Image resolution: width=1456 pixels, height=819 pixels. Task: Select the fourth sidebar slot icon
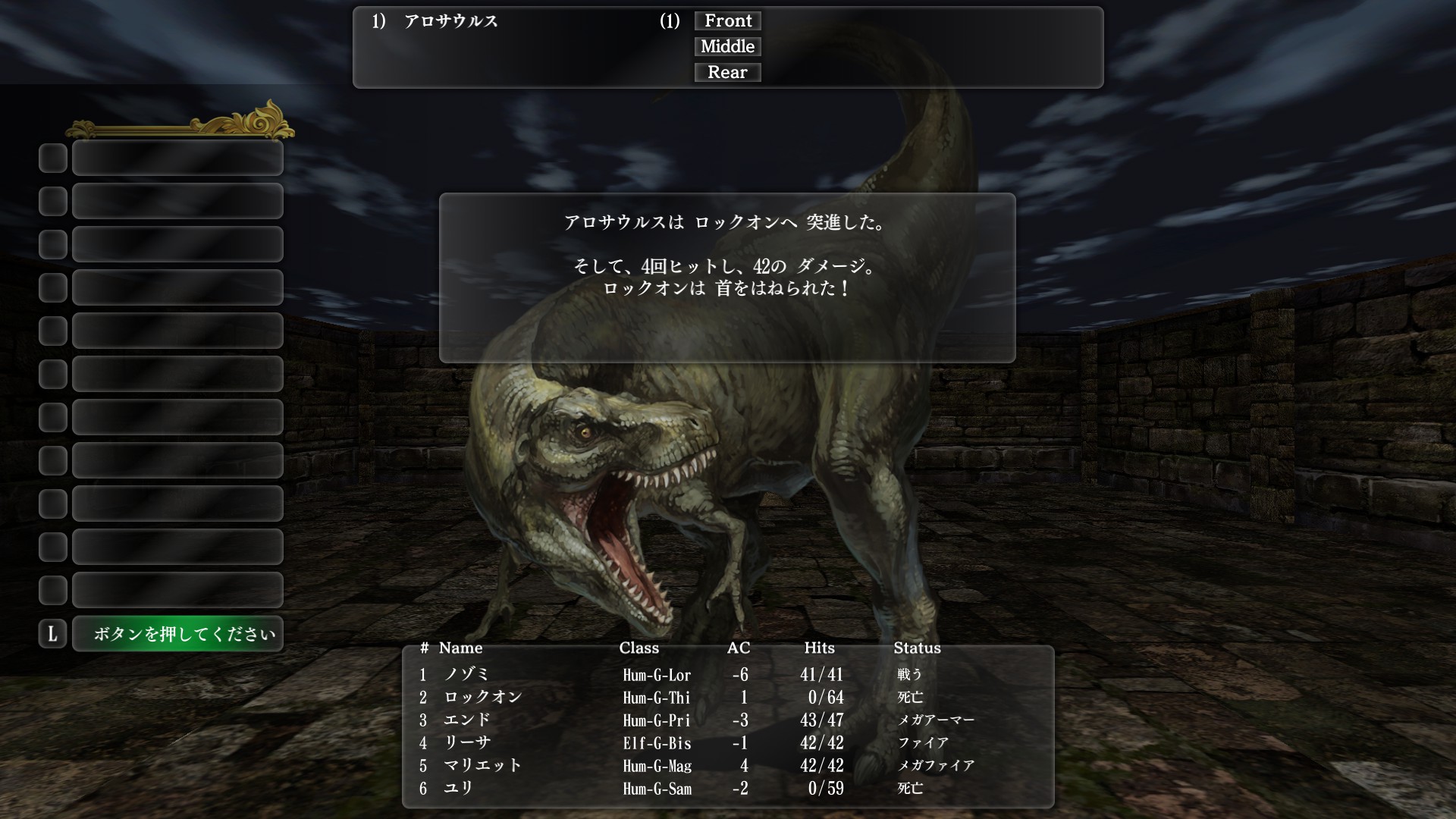point(52,287)
